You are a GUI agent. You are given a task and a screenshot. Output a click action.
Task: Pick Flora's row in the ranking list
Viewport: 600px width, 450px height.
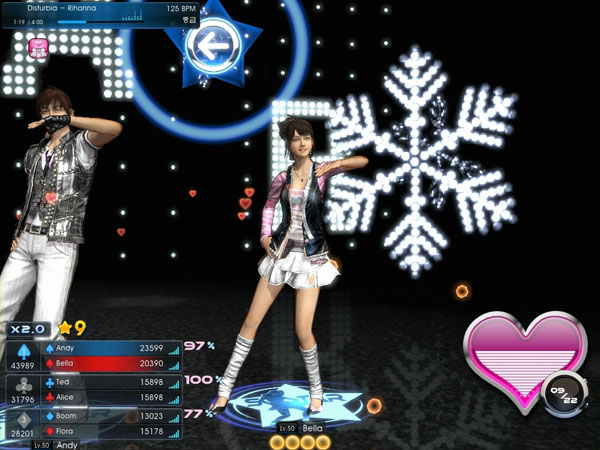pos(112,431)
